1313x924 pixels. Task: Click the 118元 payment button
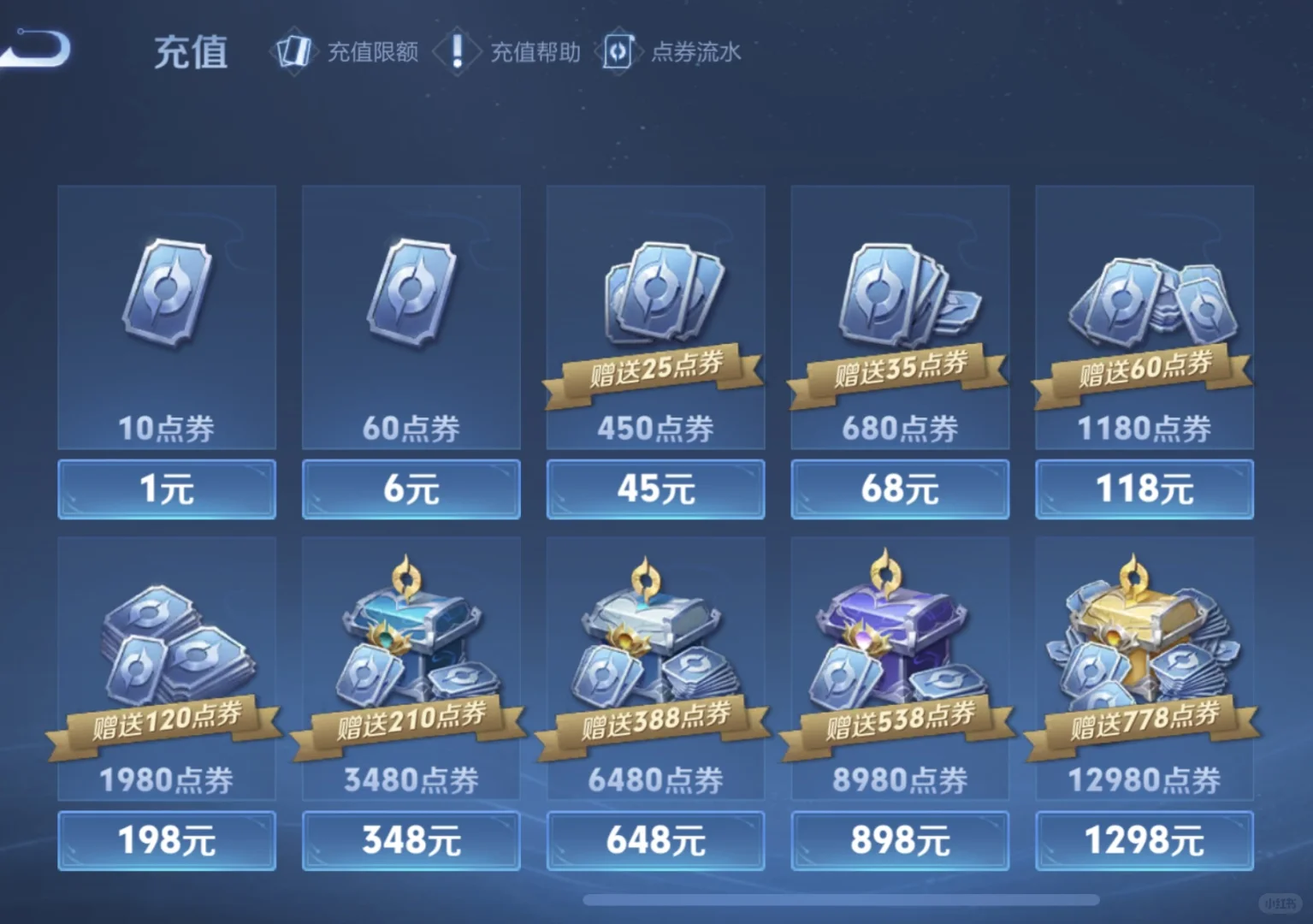pos(1144,489)
